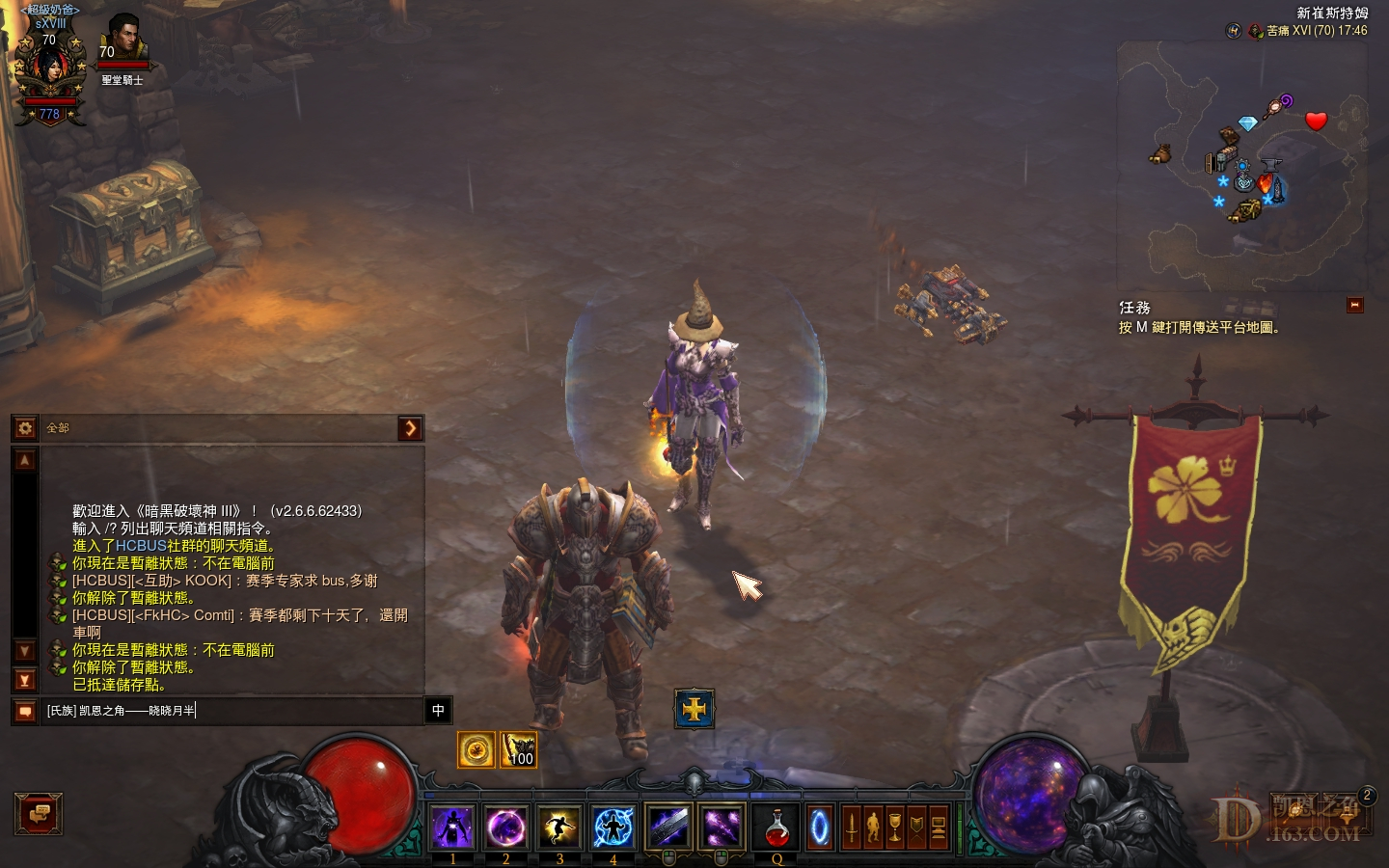This screenshot has height=868, width=1389.
Task: Activate the blue lightning aura skill
Action: coord(613,827)
